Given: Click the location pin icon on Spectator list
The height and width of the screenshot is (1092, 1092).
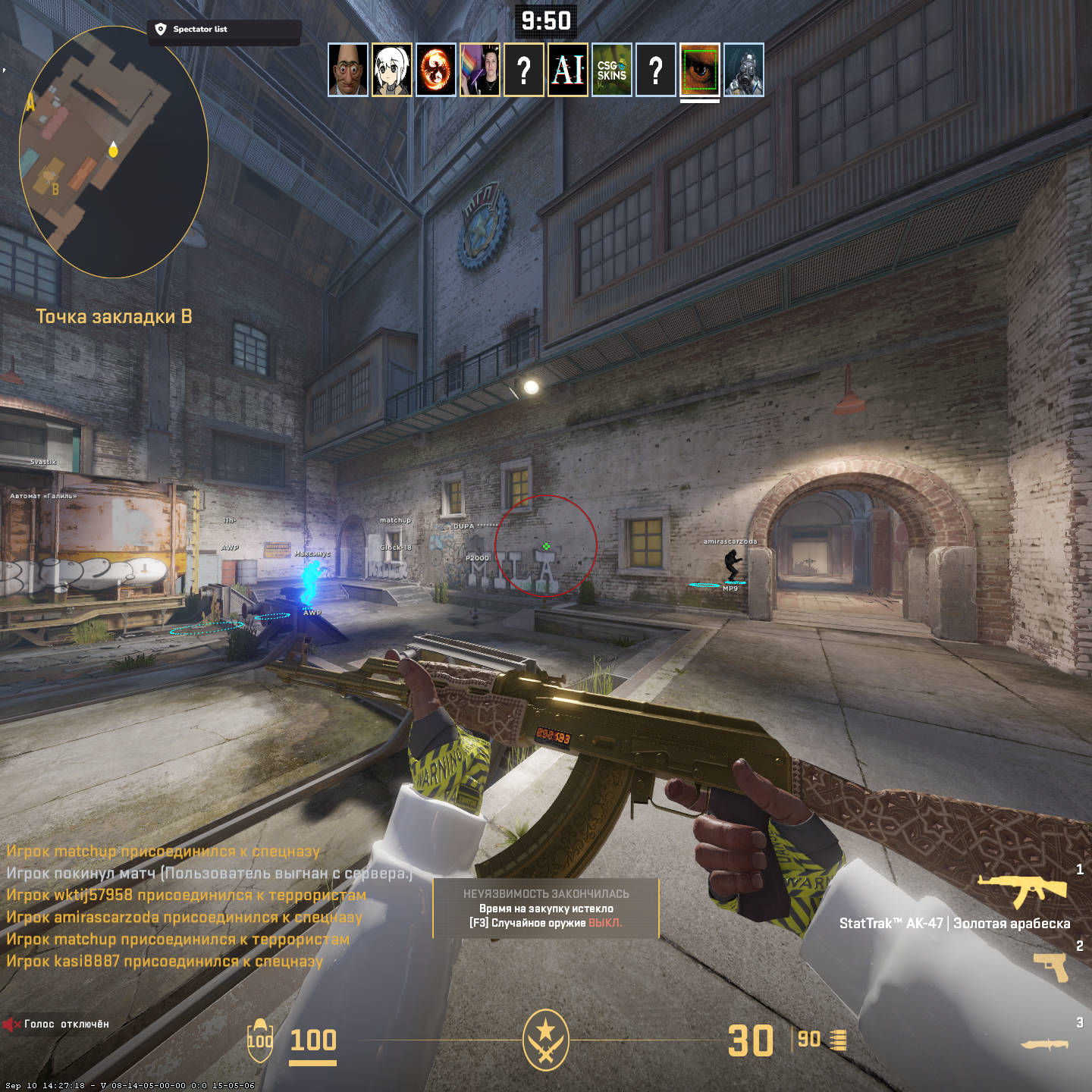Looking at the screenshot, I should click(159, 30).
